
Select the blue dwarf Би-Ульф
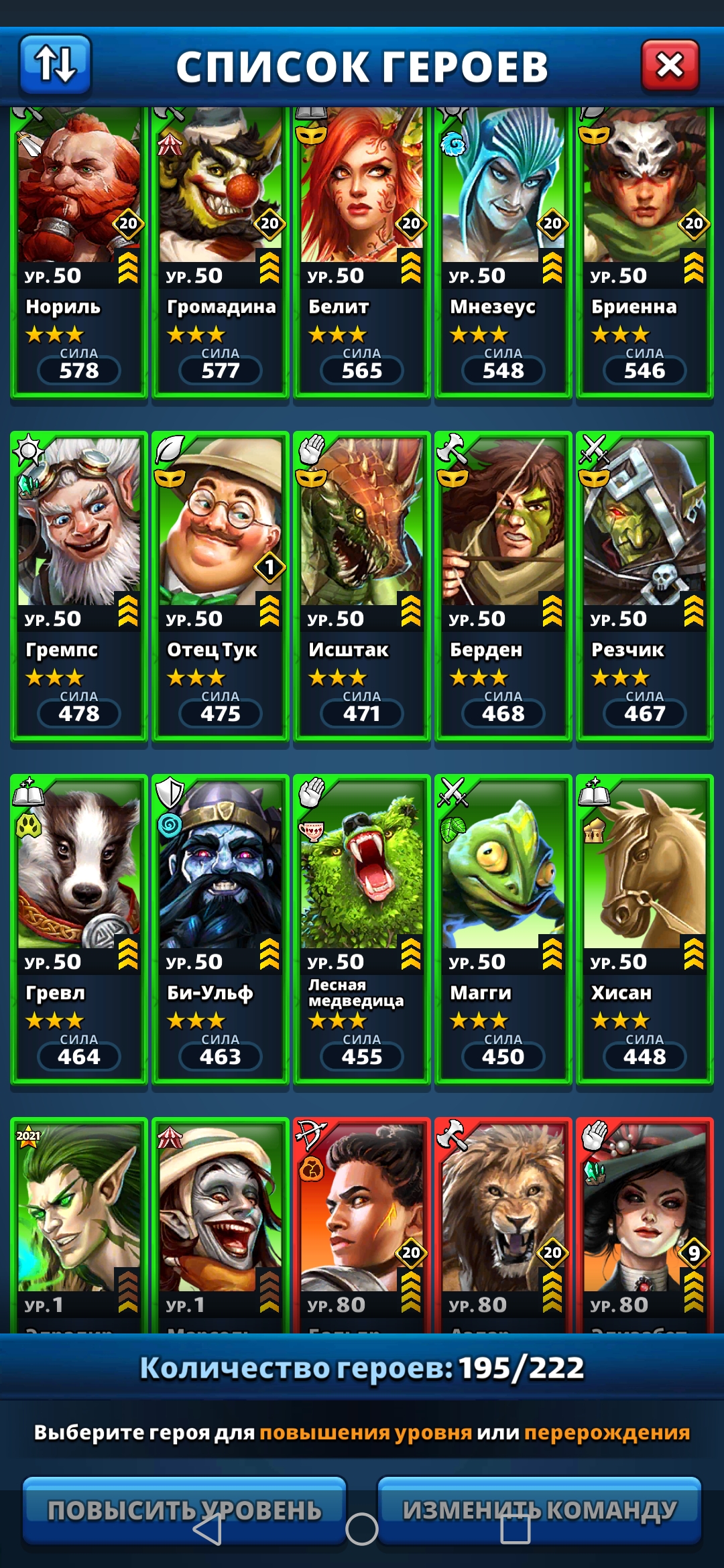[x=221, y=929]
